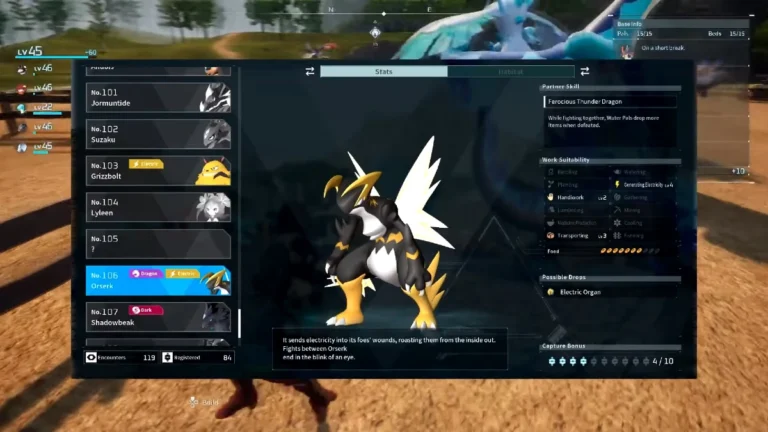
Task: Click the right tab-switch arrows icon
Action: click(x=584, y=71)
